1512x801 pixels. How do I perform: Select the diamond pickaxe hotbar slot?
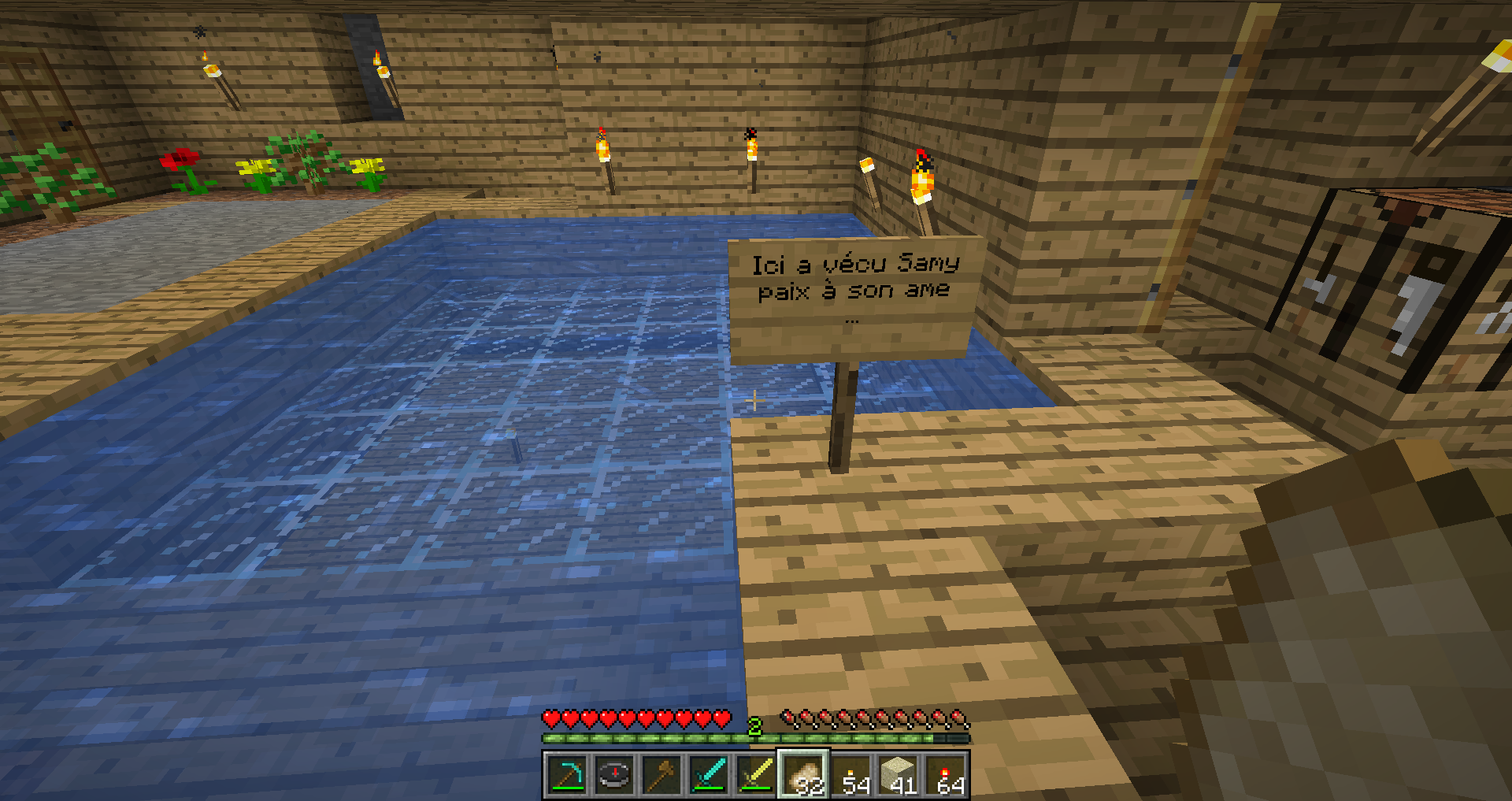pyautogui.click(x=567, y=775)
